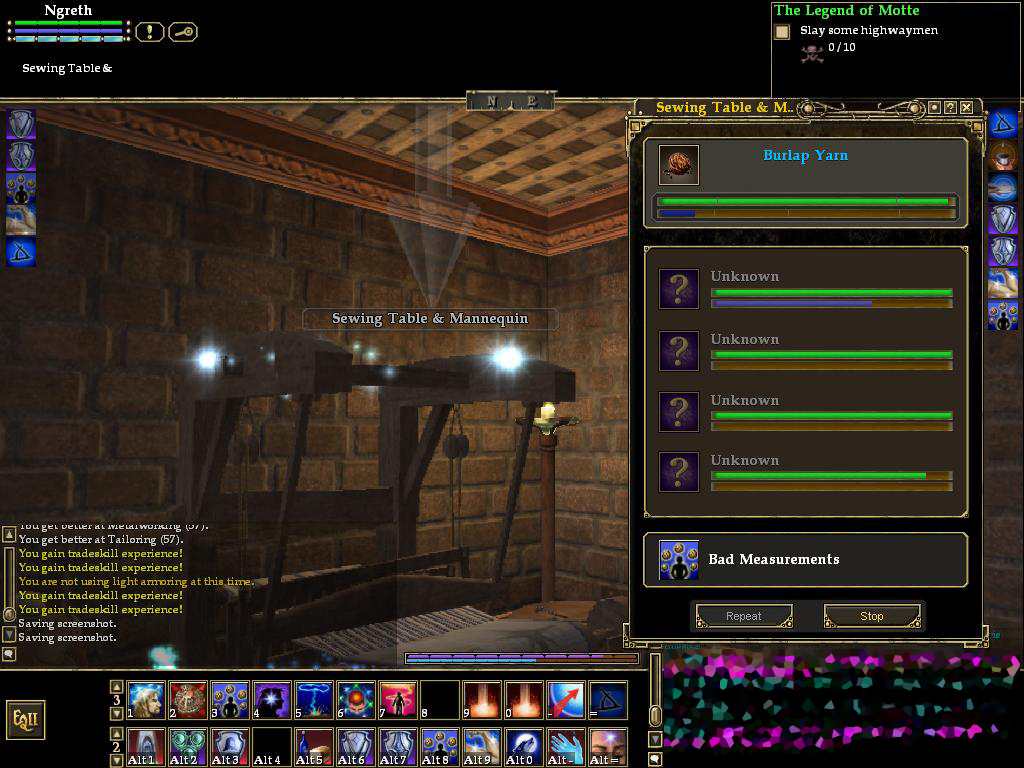
Task: Use the howling wolf moon ability, Alt 0
Action: 524,747
